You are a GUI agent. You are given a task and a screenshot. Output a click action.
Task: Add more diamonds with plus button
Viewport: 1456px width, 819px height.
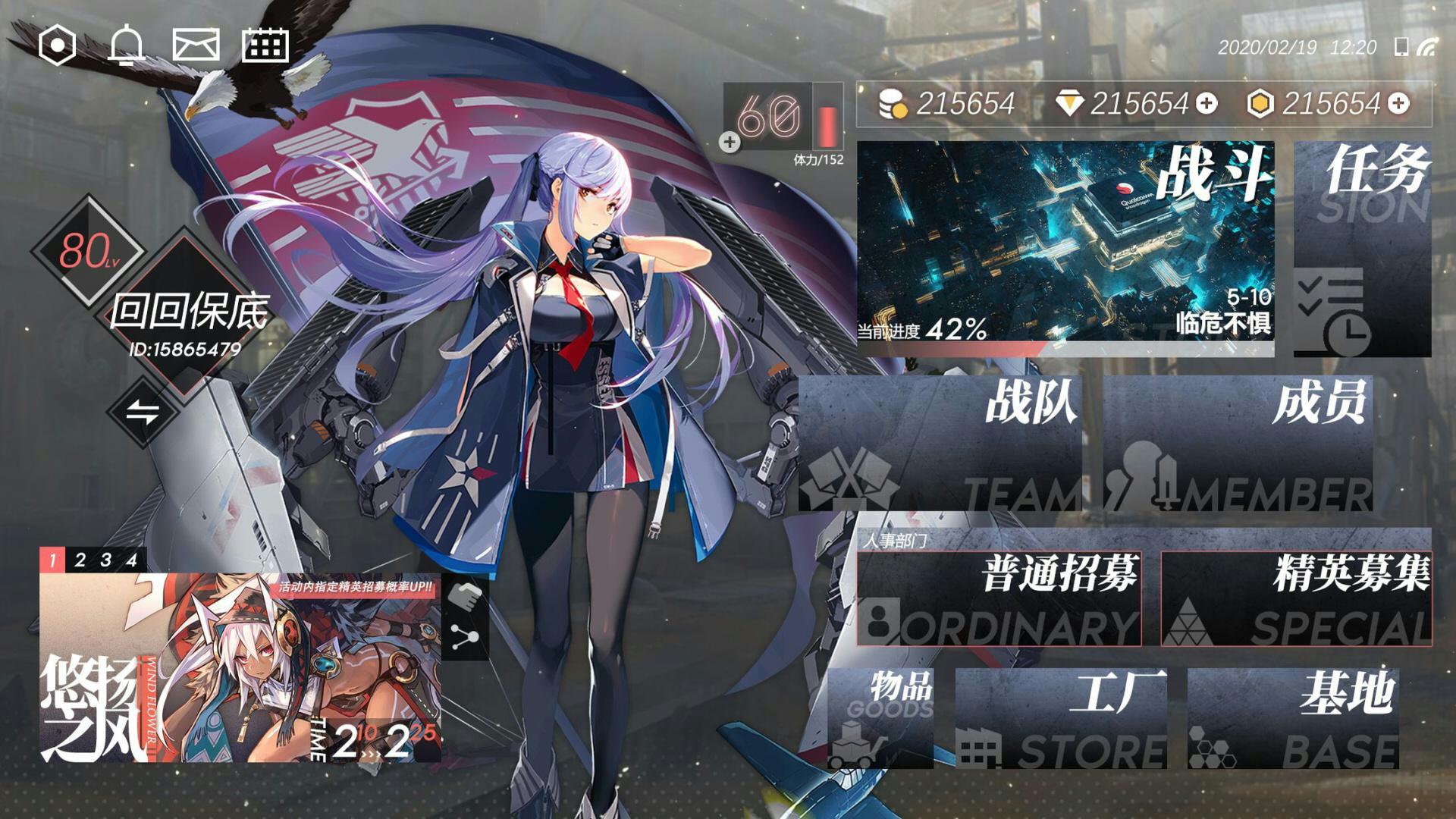point(1207,104)
